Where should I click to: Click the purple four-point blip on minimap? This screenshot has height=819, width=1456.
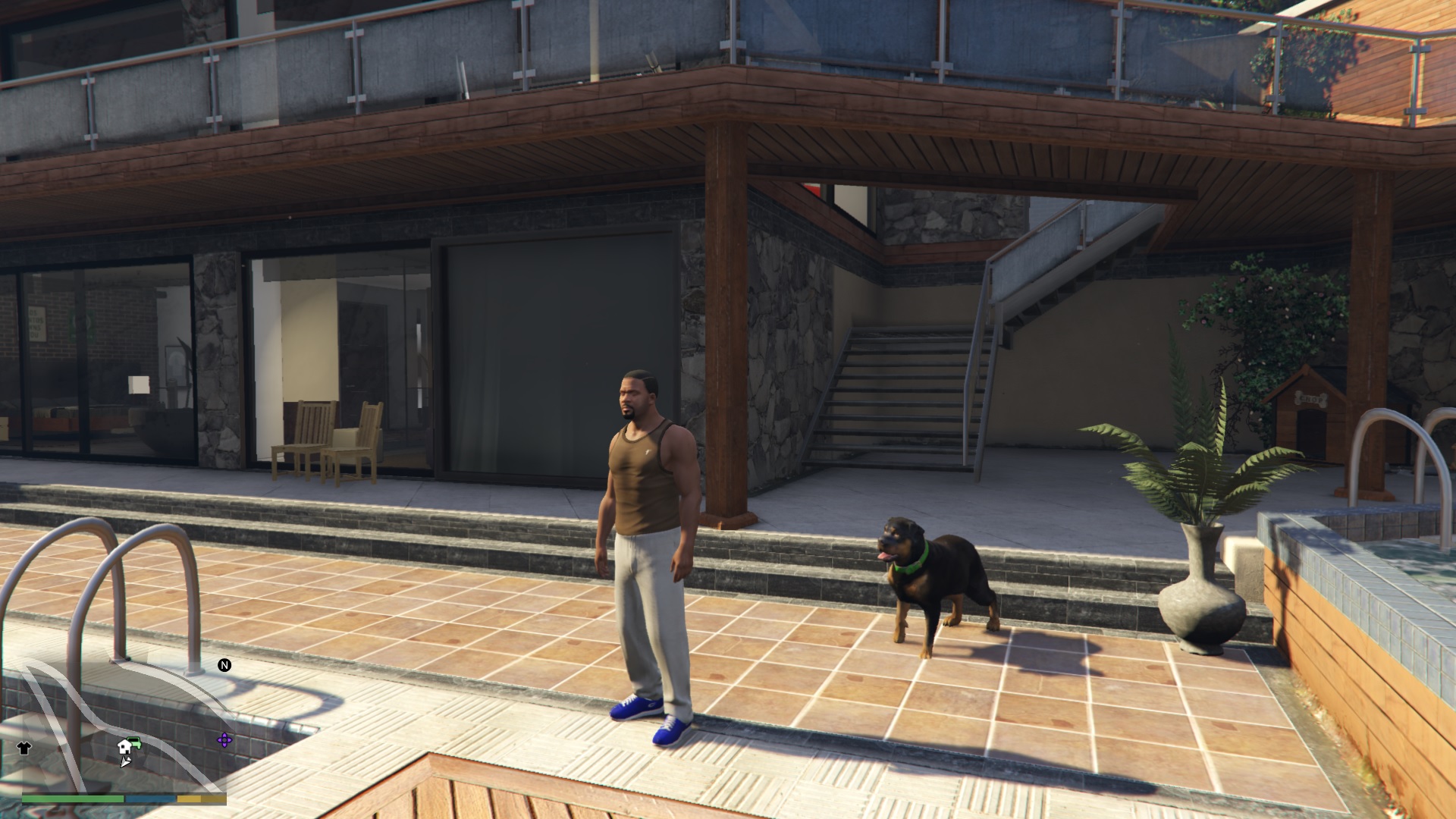click(224, 740)
